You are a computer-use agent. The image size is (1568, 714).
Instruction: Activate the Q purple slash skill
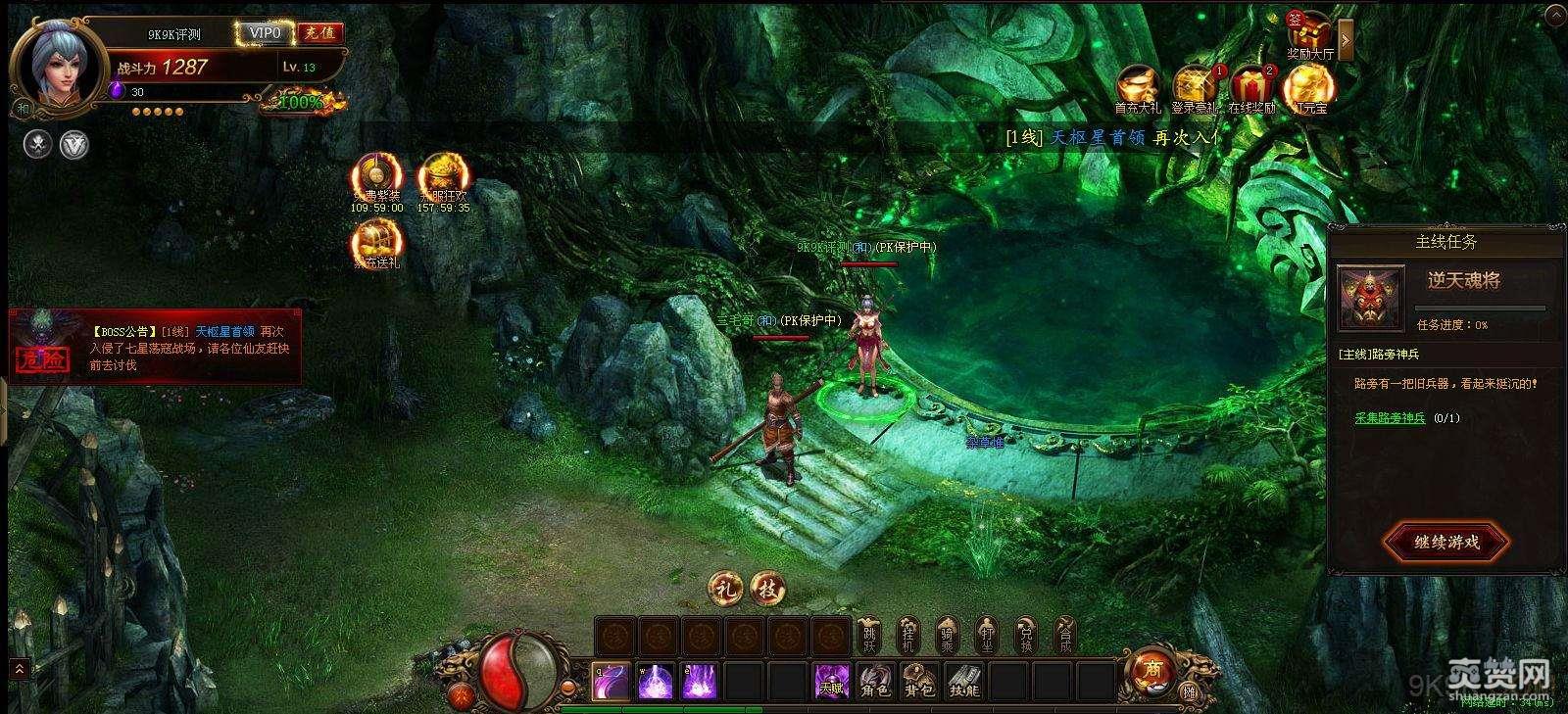pos(611,681)
